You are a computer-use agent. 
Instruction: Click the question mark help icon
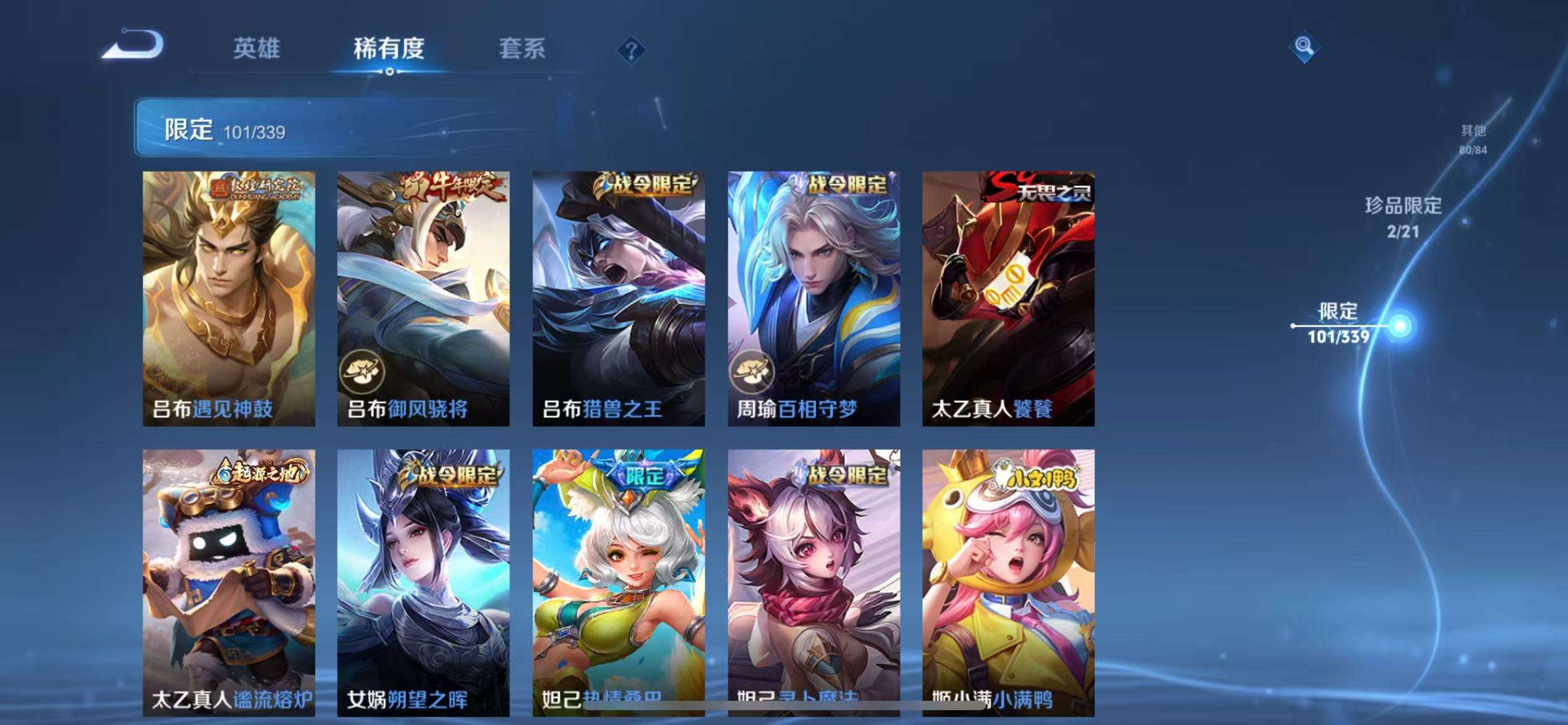coord(630,51)
